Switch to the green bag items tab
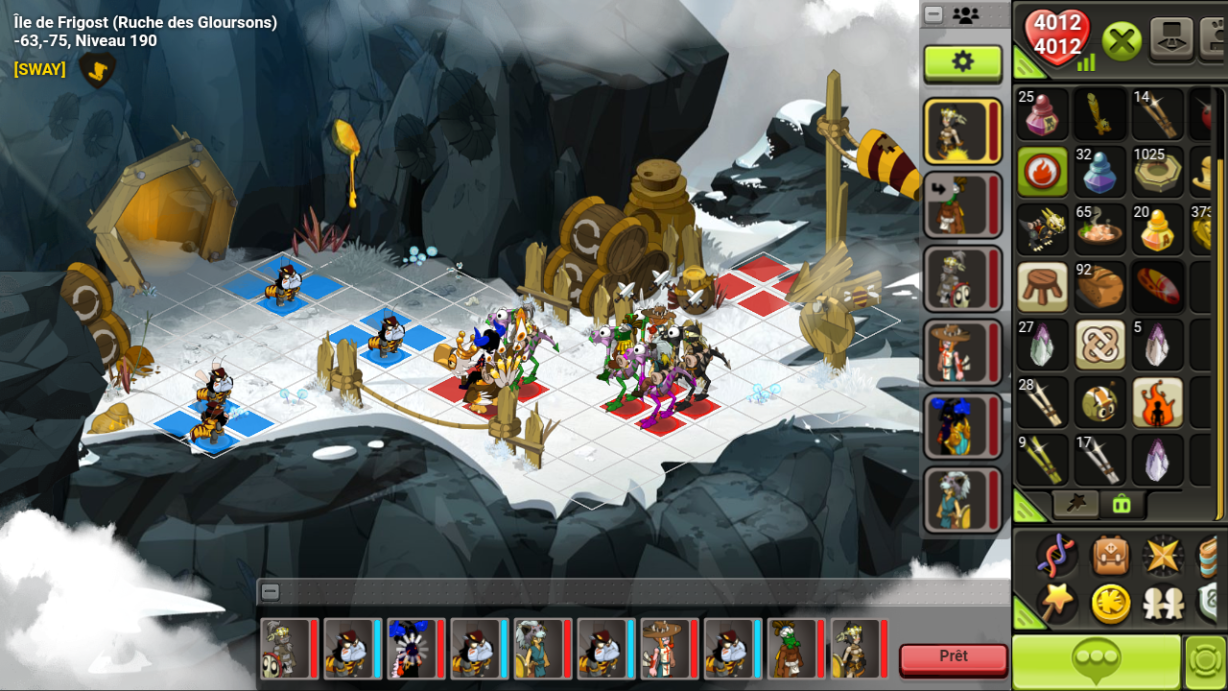 click(x=1121, y=505)
